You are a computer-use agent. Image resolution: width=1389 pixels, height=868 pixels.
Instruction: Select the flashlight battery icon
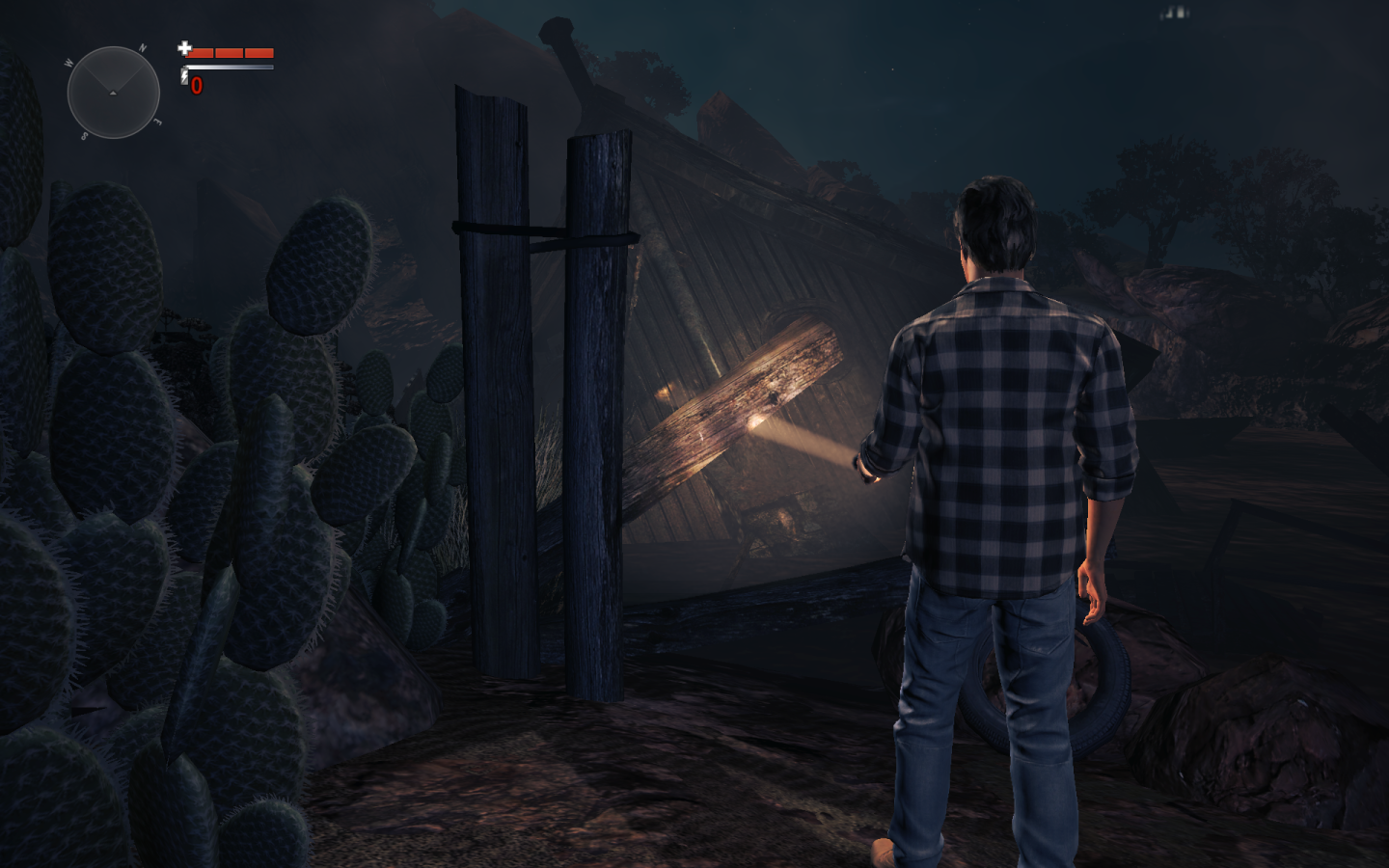[184, 76]
